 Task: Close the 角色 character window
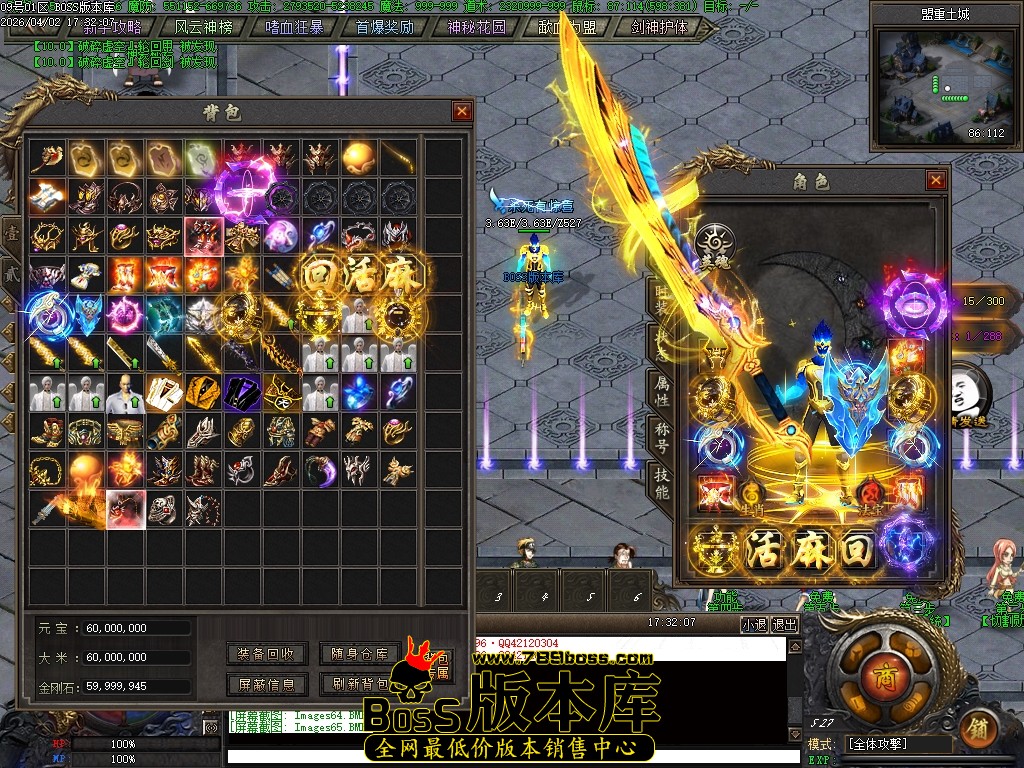[x=936, y=180]
